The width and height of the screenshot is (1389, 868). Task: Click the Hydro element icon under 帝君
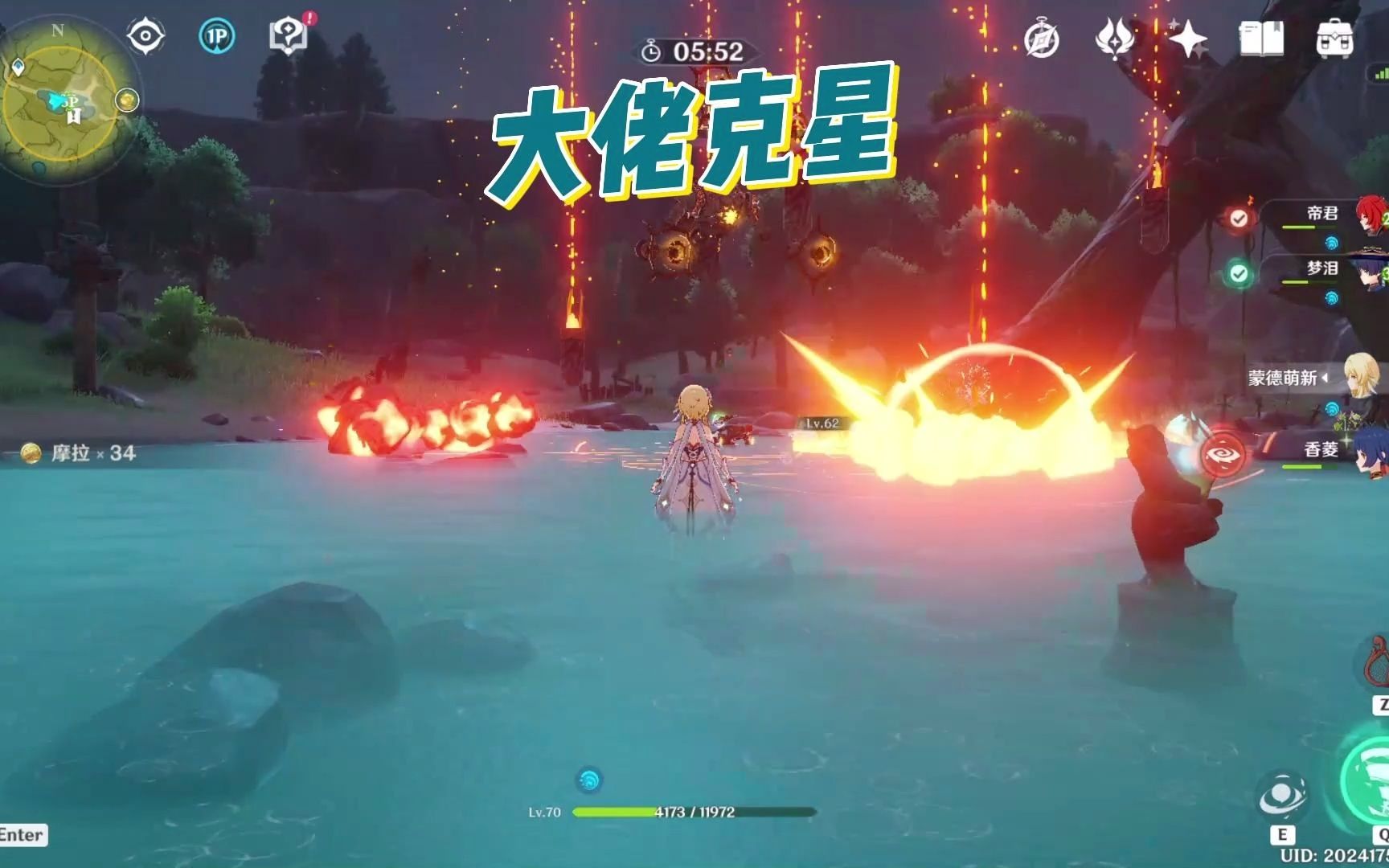[x=1332, y=240]
